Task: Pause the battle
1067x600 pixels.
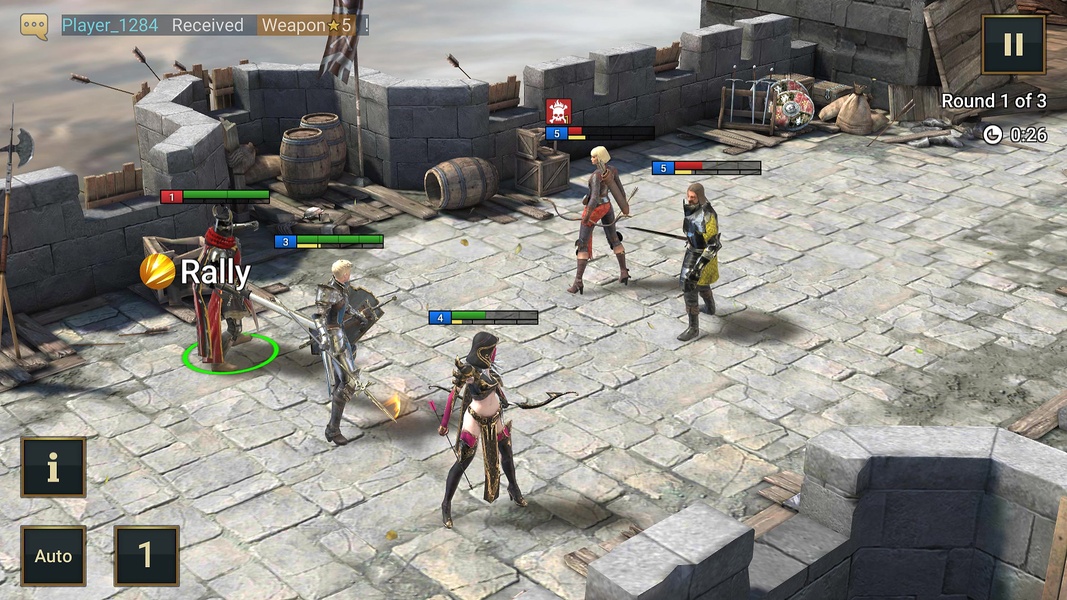Action: click(1013, 45)
